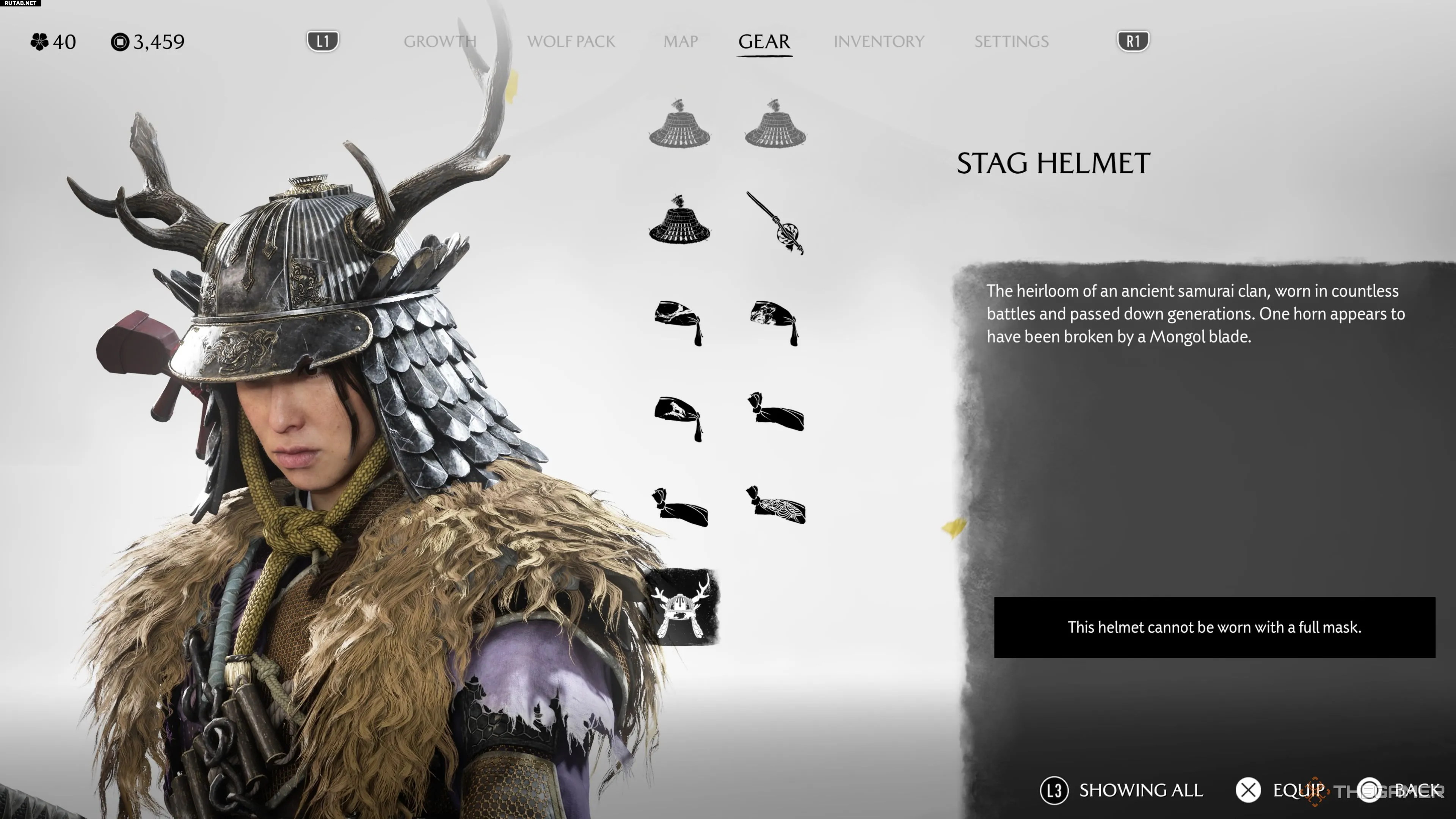Switch to the Growth tab
The image size is (1456, 819).
440,41
